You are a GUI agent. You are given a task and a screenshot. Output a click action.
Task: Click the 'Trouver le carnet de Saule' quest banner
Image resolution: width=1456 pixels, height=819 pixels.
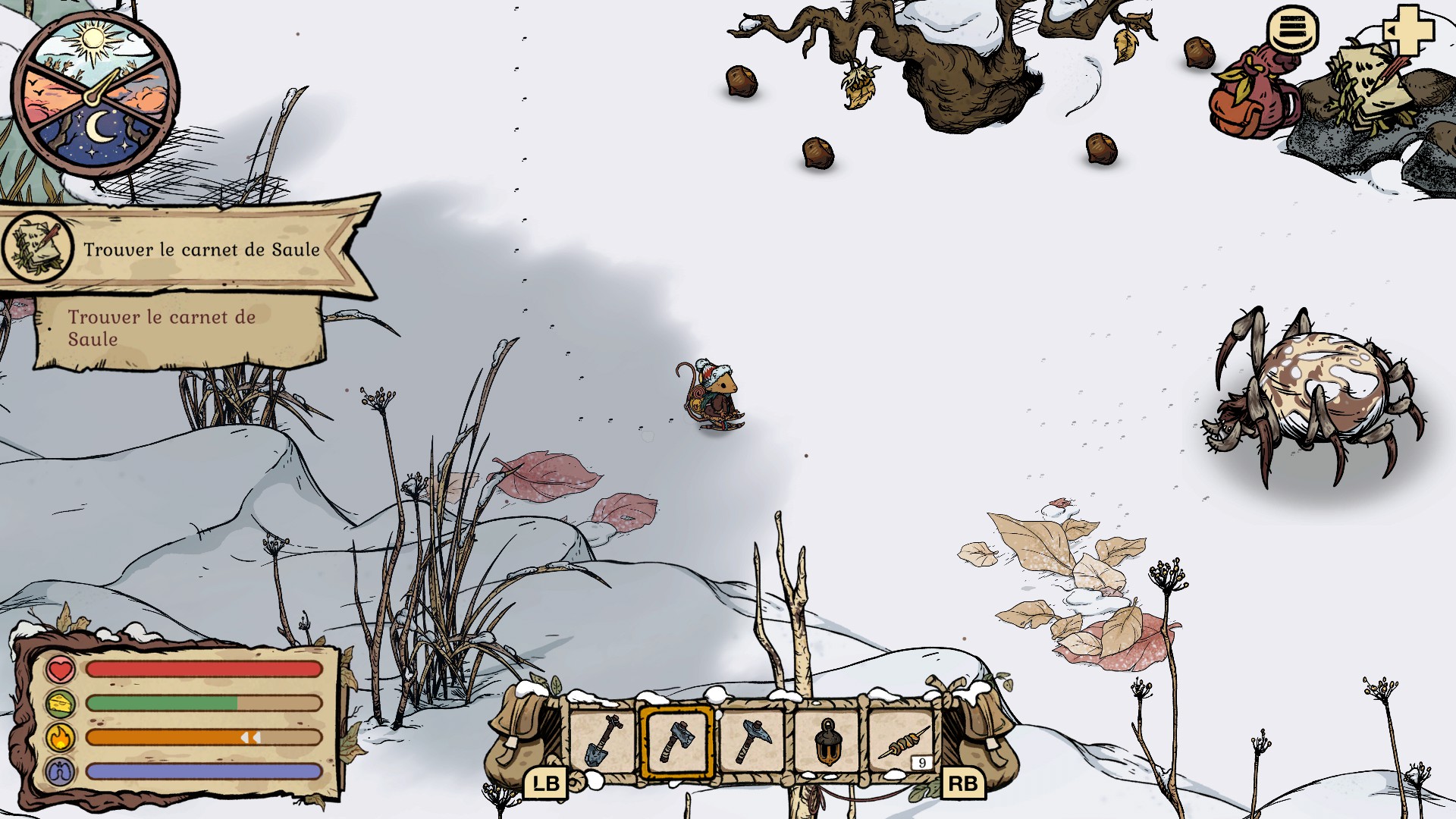[x=190, y=249]
